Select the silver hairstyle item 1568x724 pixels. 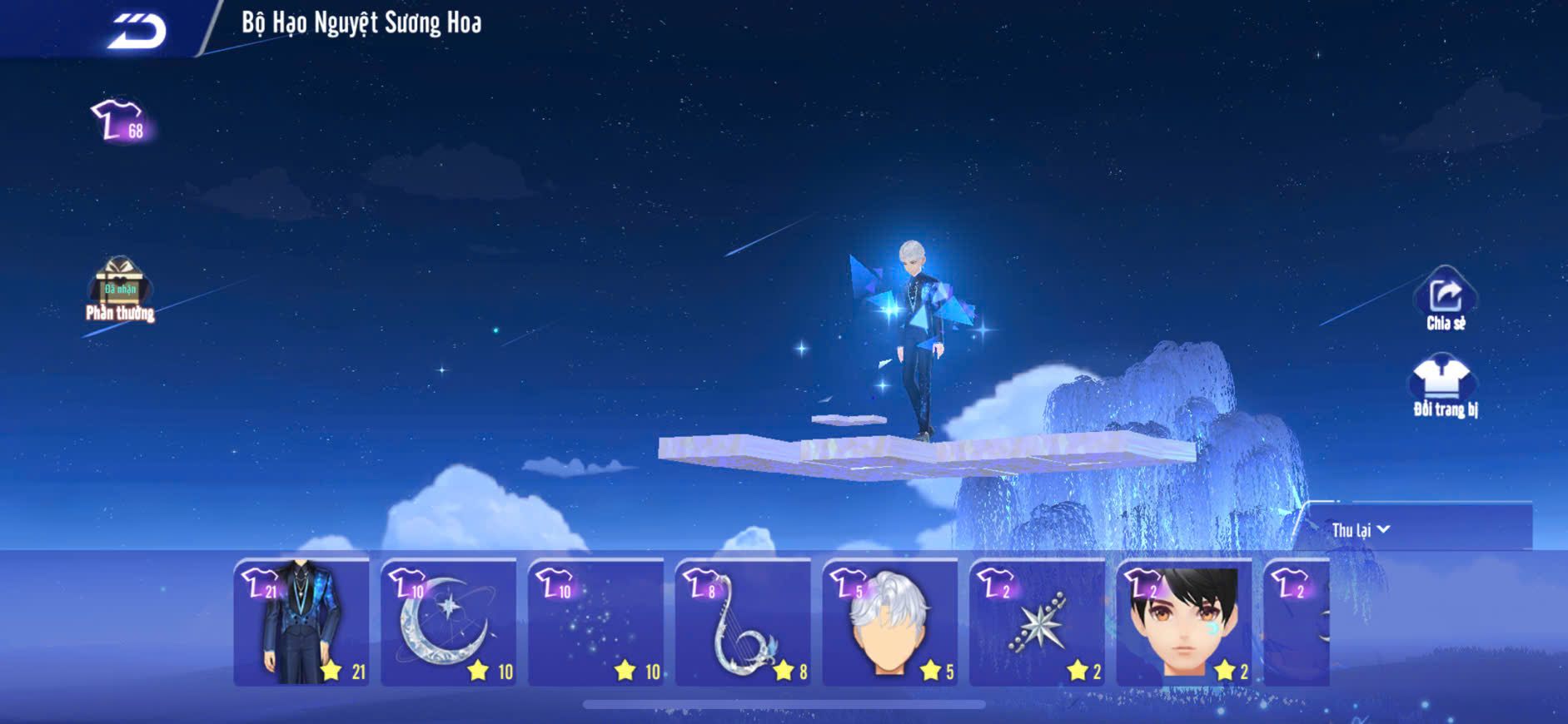(889, 623)
